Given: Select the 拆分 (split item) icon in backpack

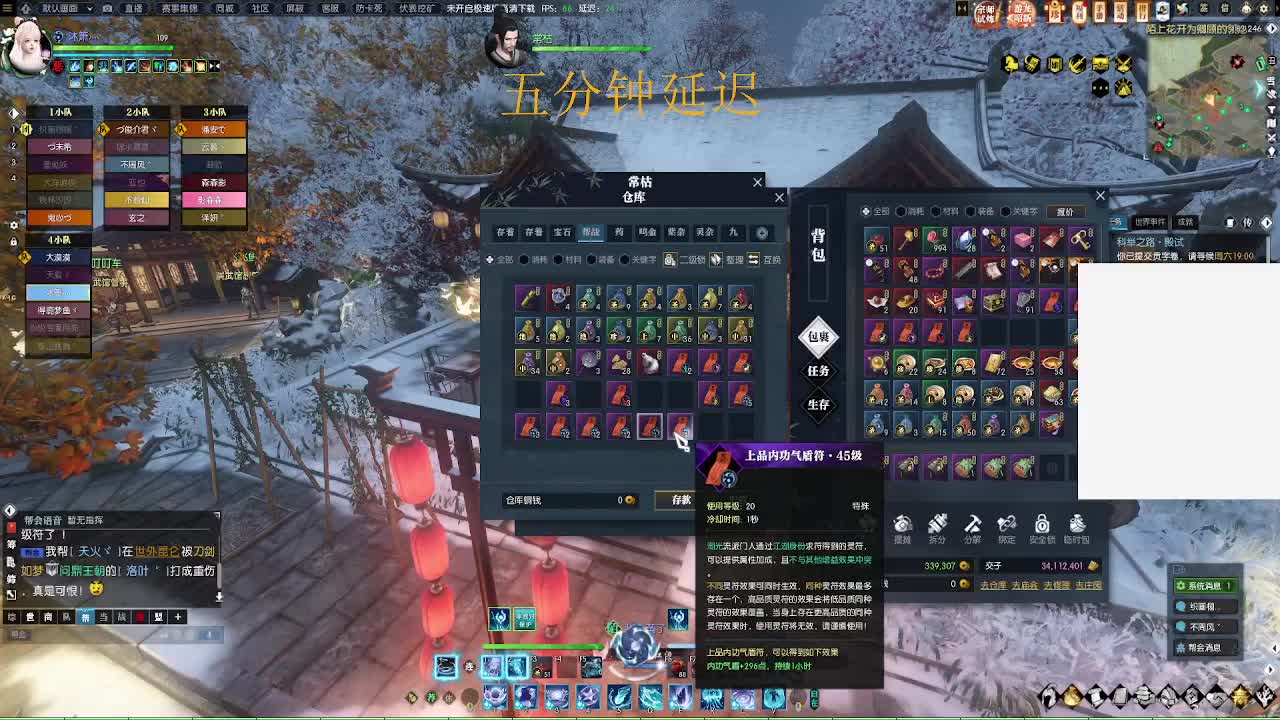Looking at the screenshot, I should [936, 525].
